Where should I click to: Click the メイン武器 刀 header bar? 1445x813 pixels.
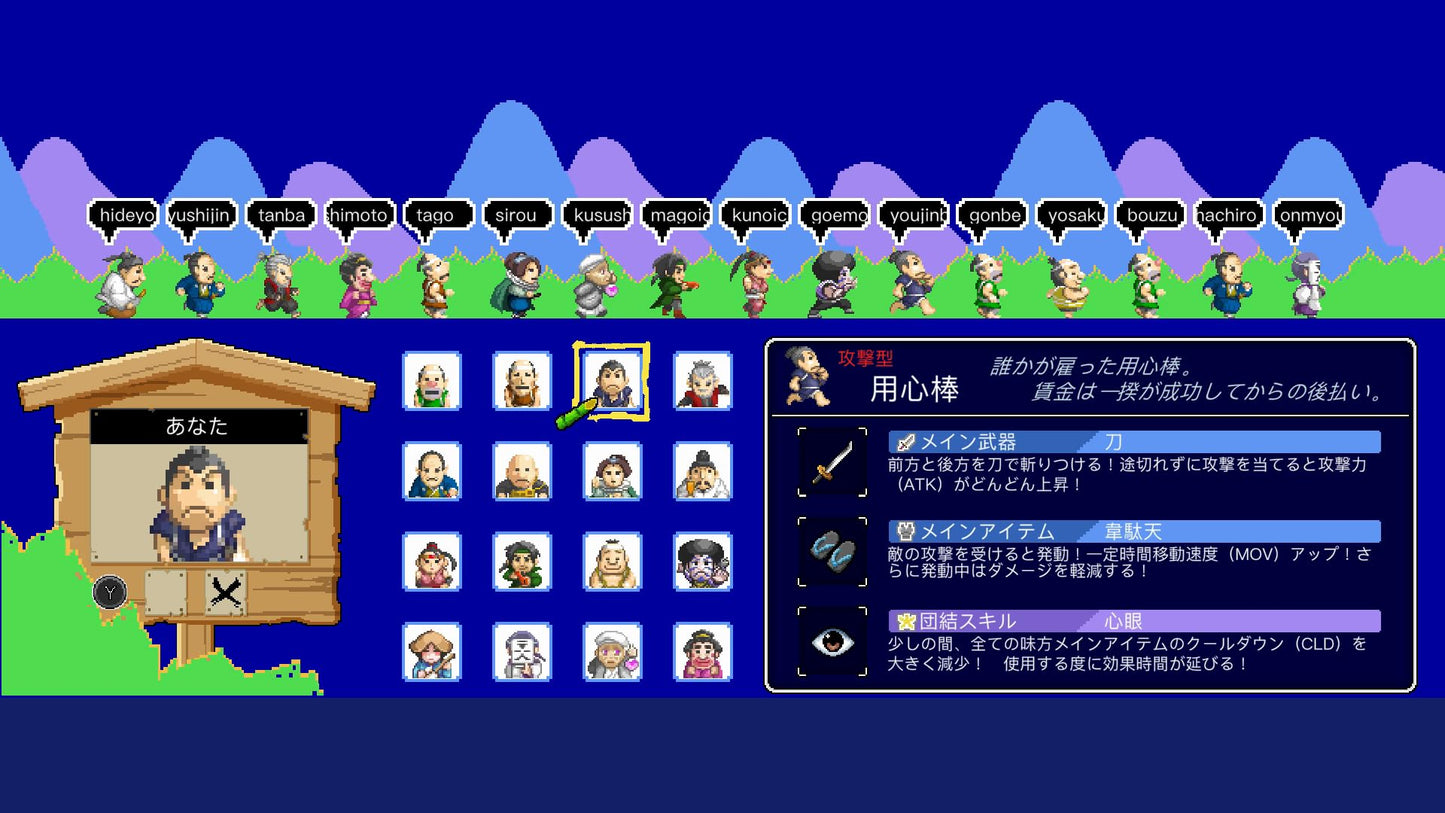1130,441
